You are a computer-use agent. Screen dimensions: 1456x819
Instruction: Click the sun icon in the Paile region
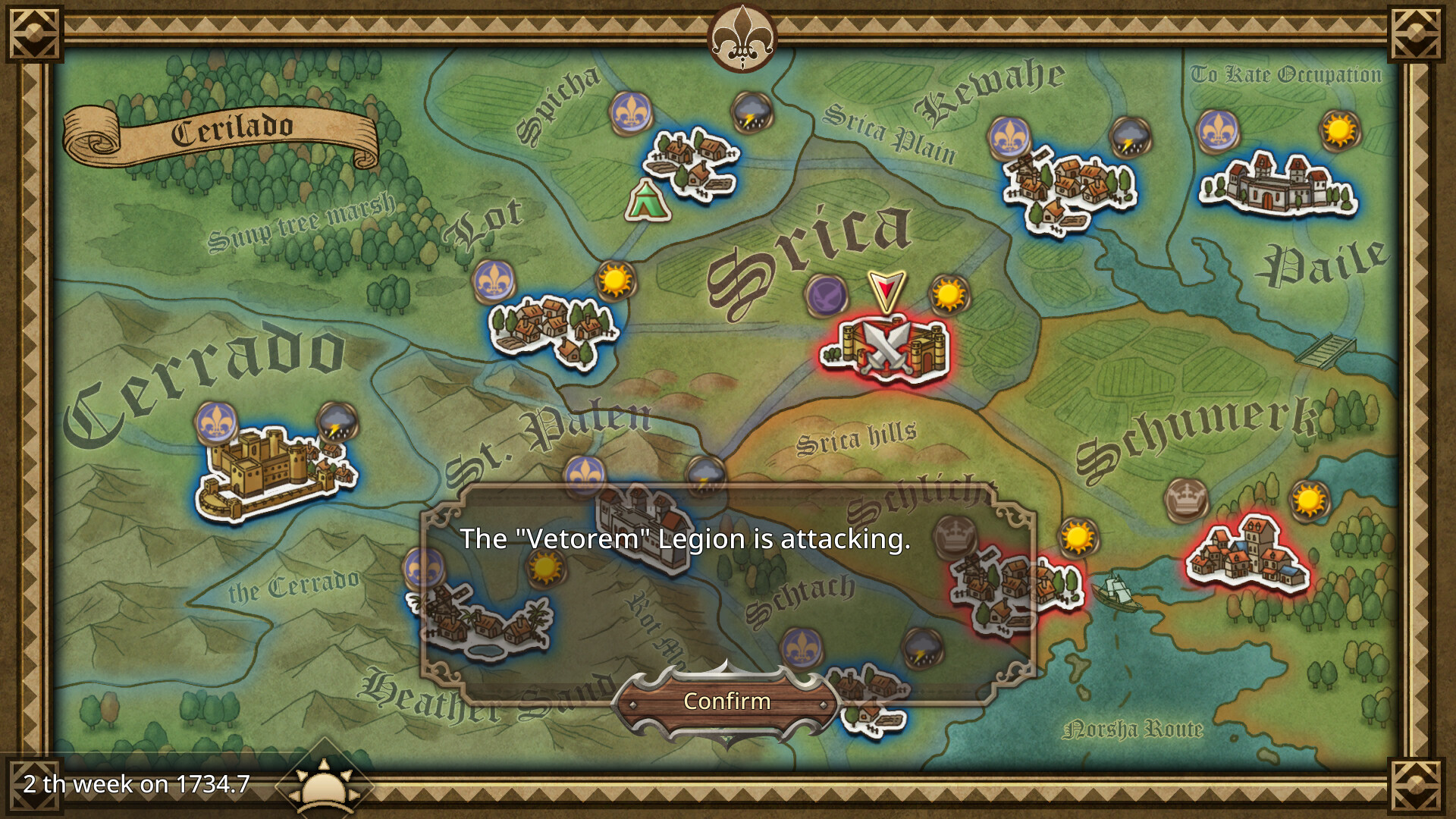point(1338,131)
